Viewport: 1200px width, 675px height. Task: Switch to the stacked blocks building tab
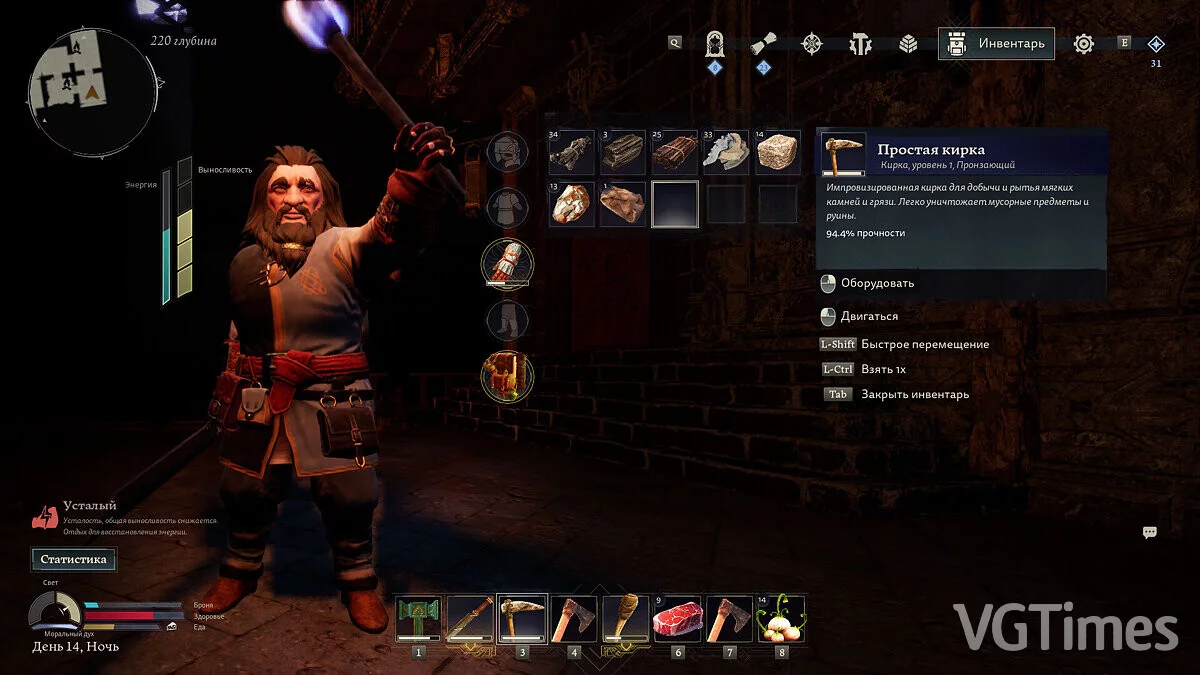click(x=908, y=44)
